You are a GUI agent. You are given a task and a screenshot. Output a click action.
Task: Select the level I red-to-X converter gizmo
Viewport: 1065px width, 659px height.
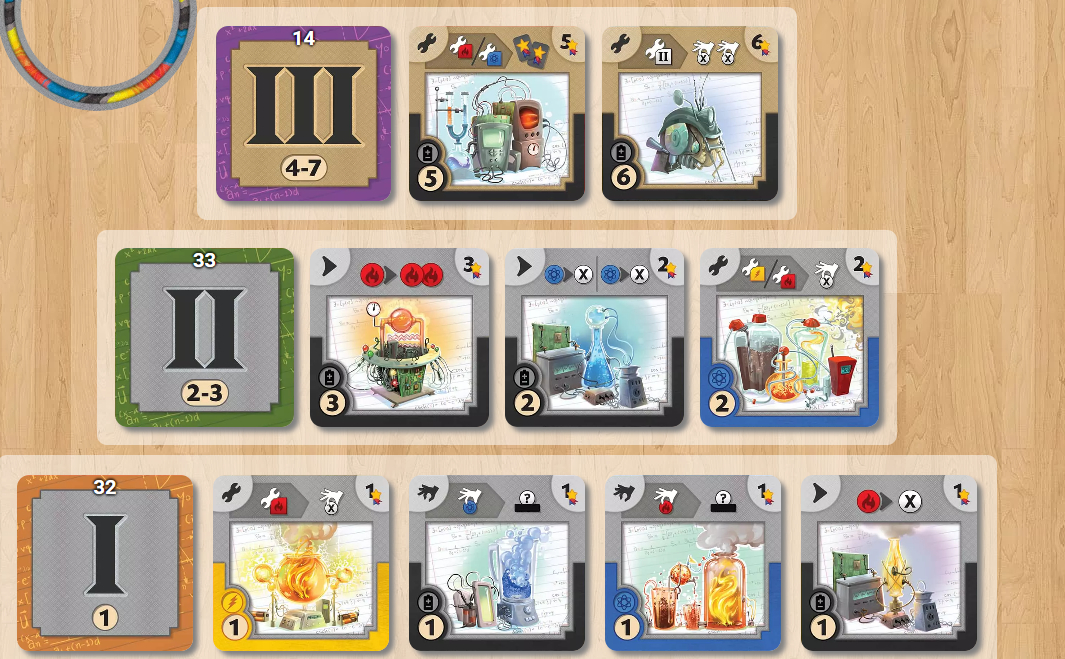889,564
